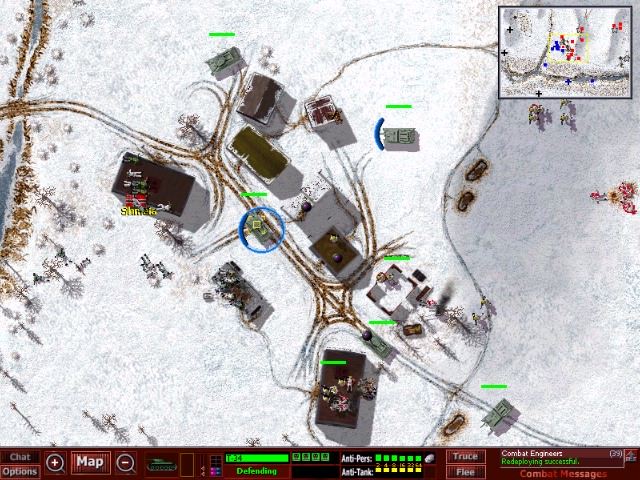Click the Flee button

(465, 471)
